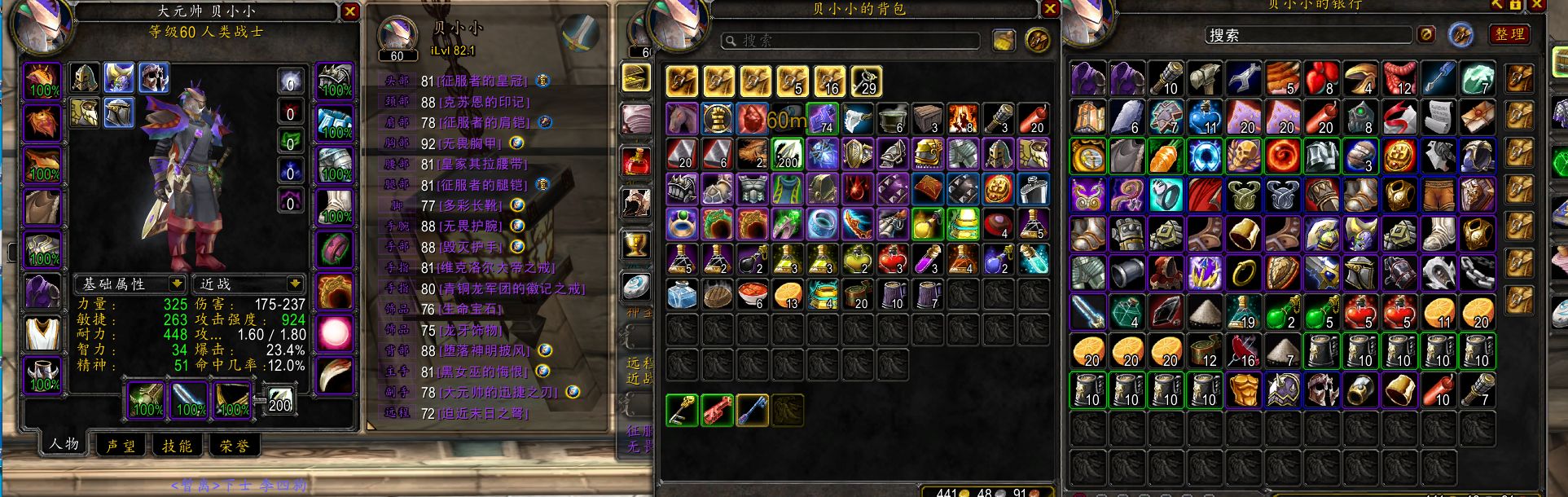Open the 技能 skills tab
This screenshot has height=497, width=1568.
(177, 445)
